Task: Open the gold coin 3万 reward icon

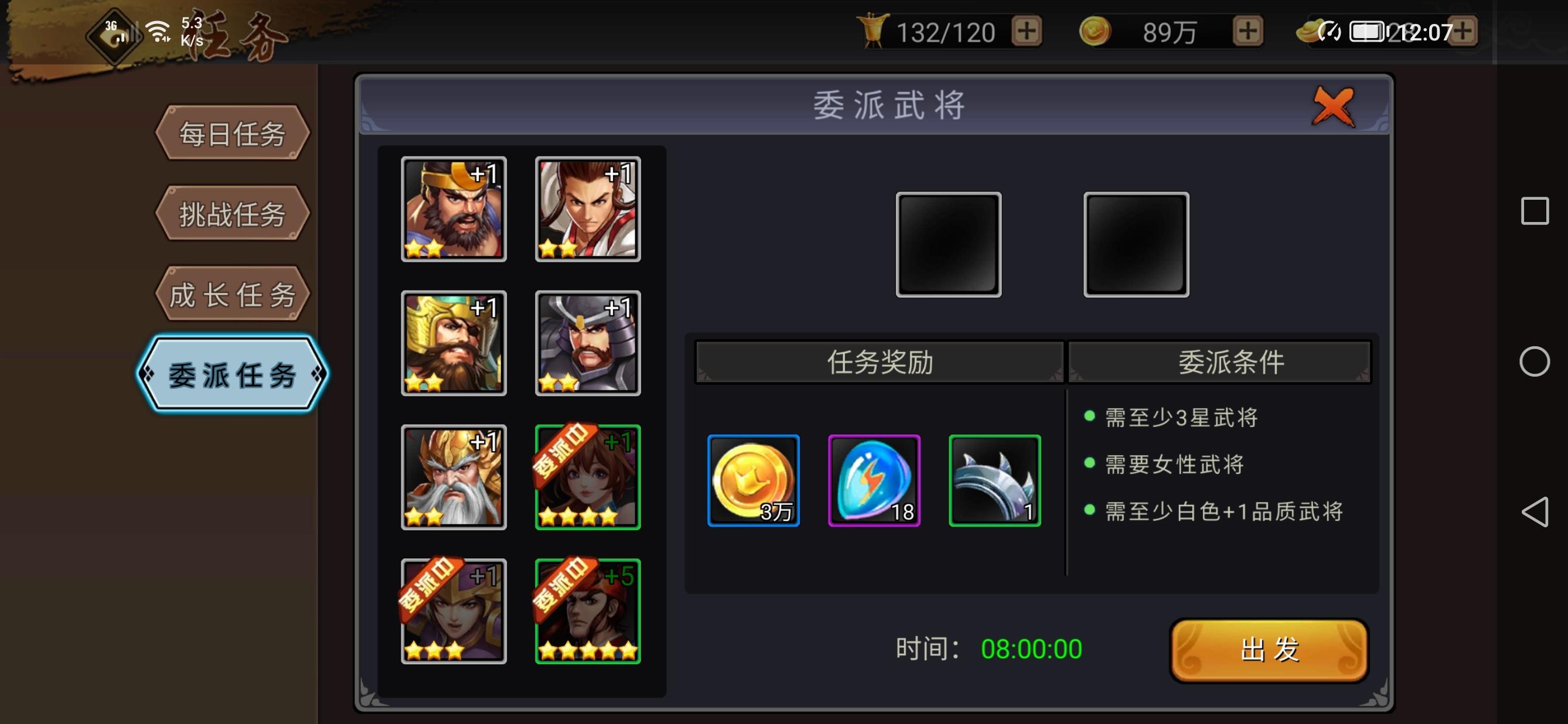Action: tap(753, 481)
